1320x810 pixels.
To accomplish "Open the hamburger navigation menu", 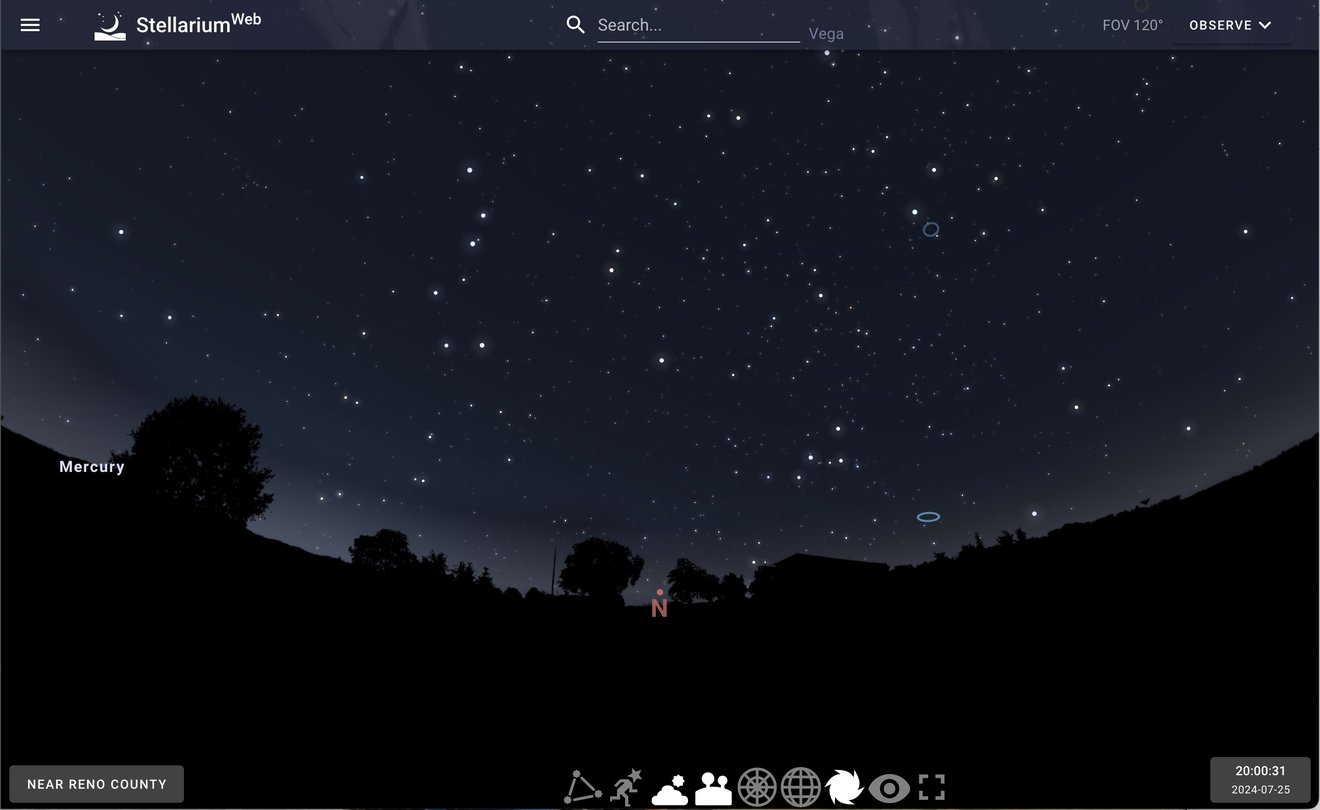I will pyautogui.click(x=30, y=24).
